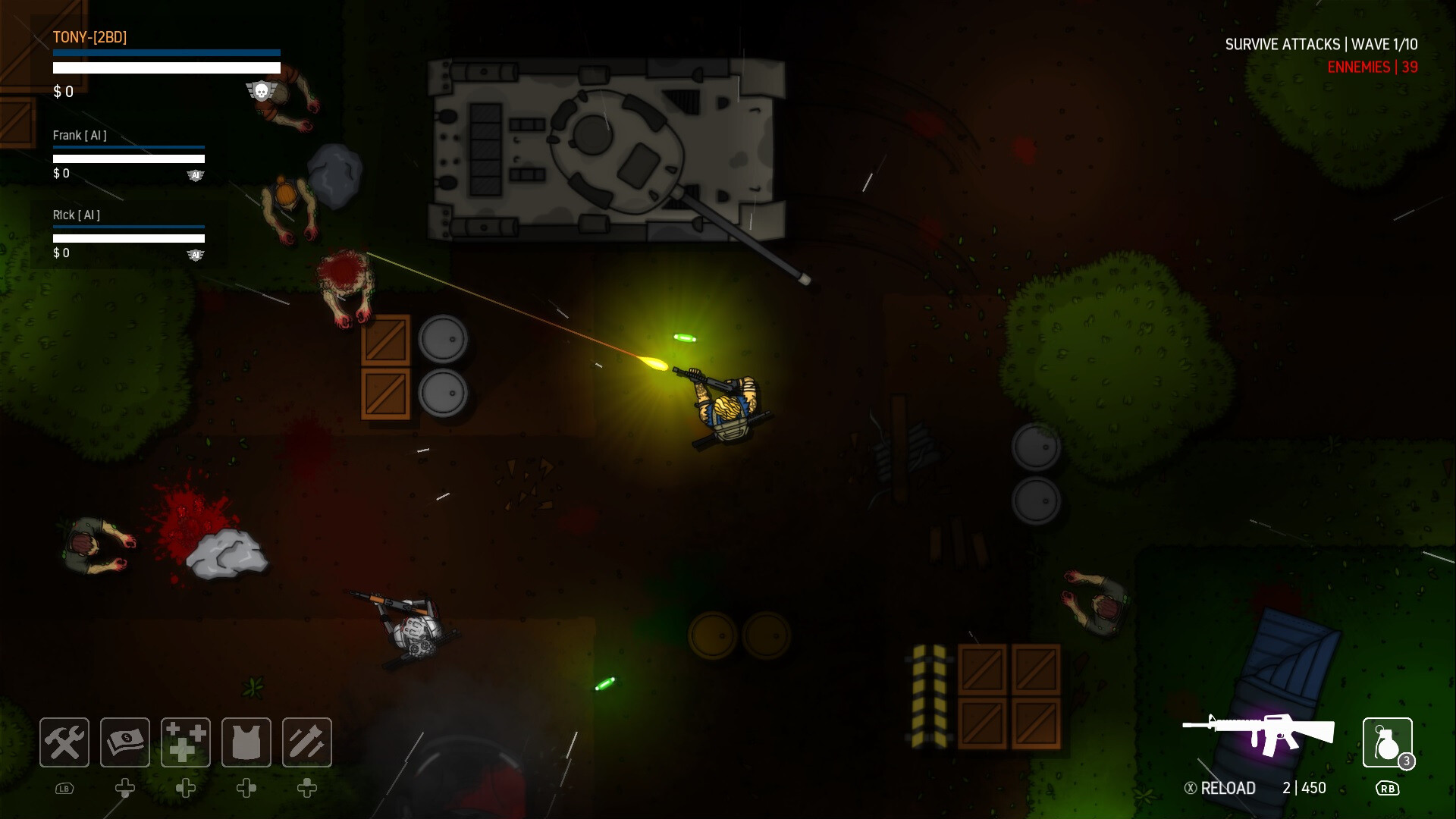Select the crafting tools icon
Image resolution: width=1456 pixels, height=819 pixels.
click(64, 742)
